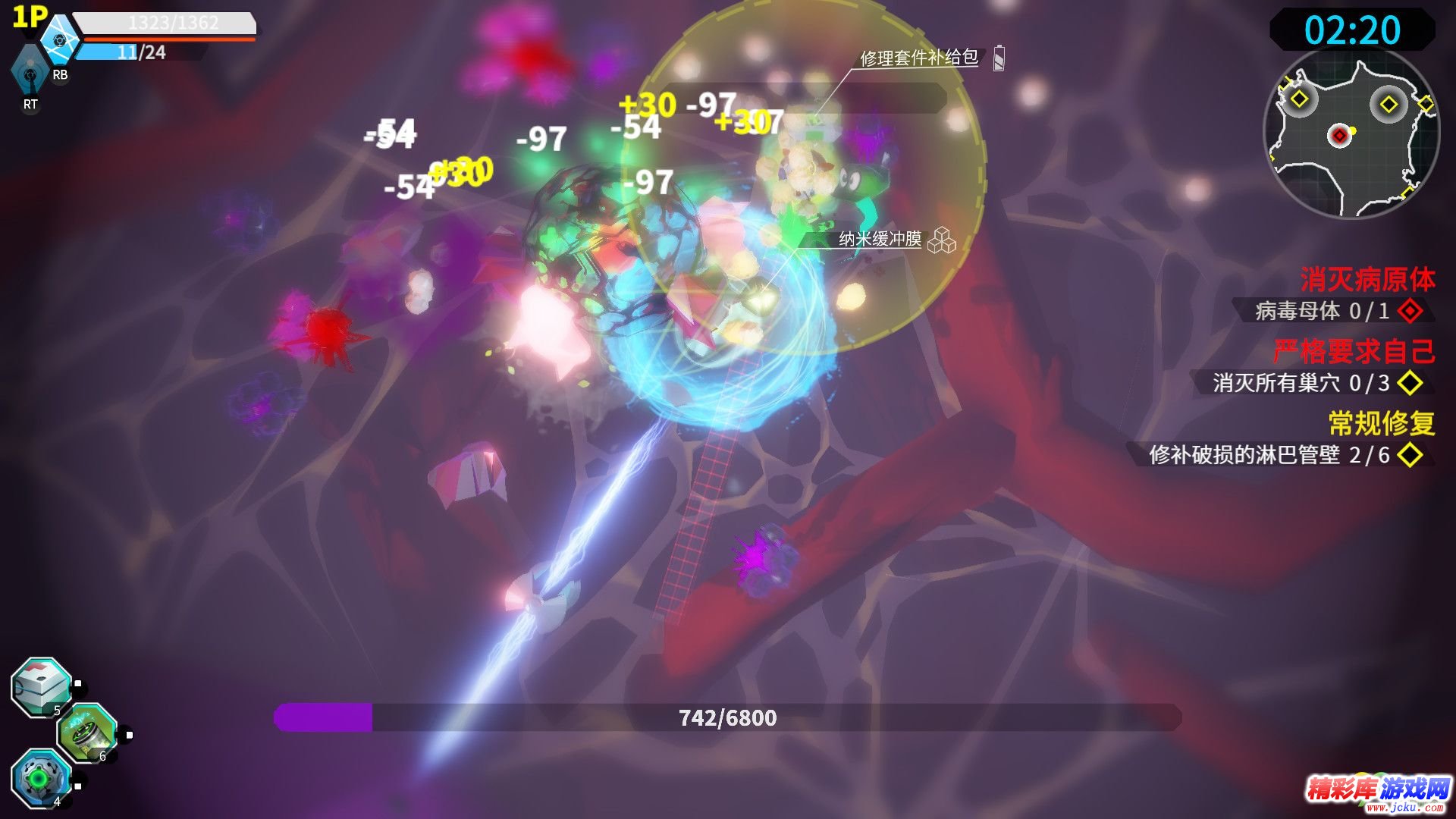1456x819 pixels.
Task: Select the 病毒母体 0/1 objective
Action: pyautogui.click(x=1323, y=310)
